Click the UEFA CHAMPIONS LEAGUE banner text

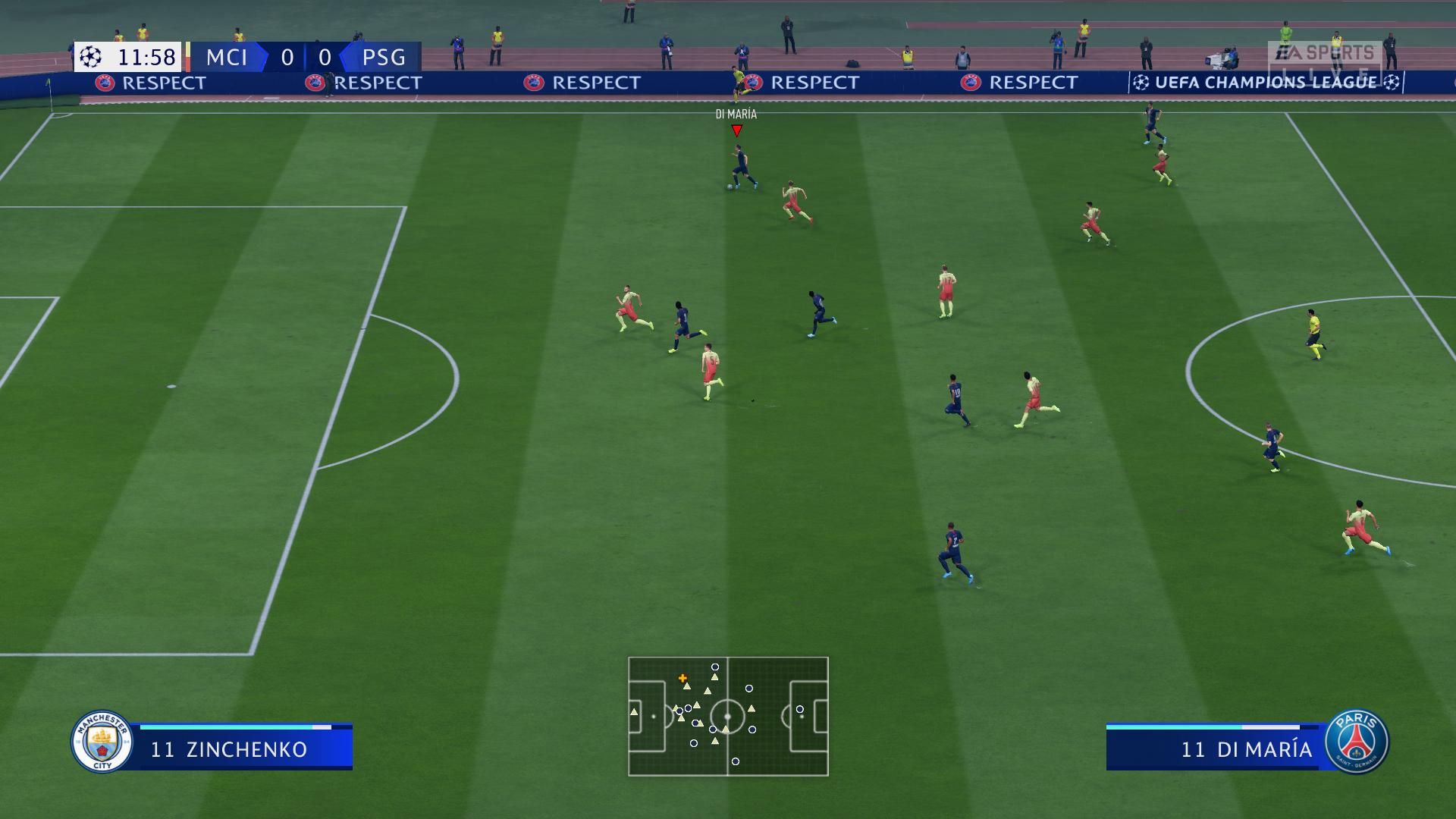click(1262, 83)
